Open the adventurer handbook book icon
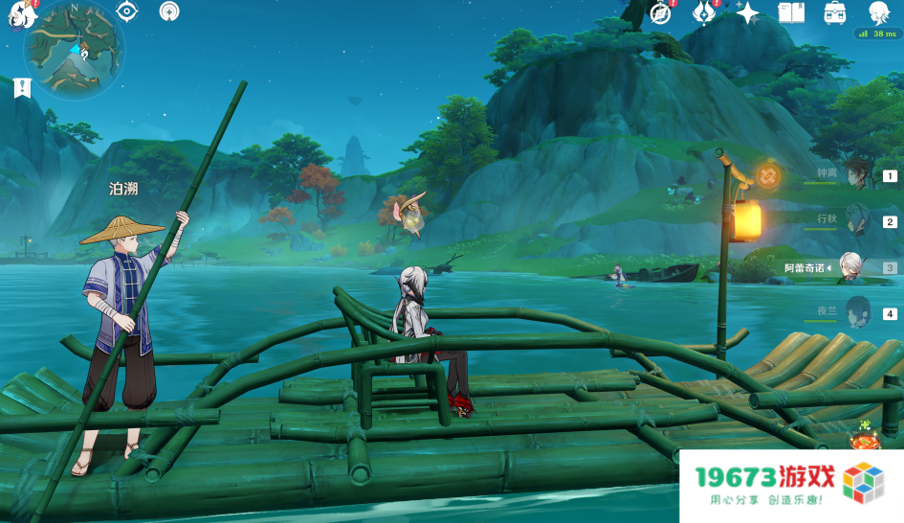This screenshot has height=523, width=904. point(792,12)
